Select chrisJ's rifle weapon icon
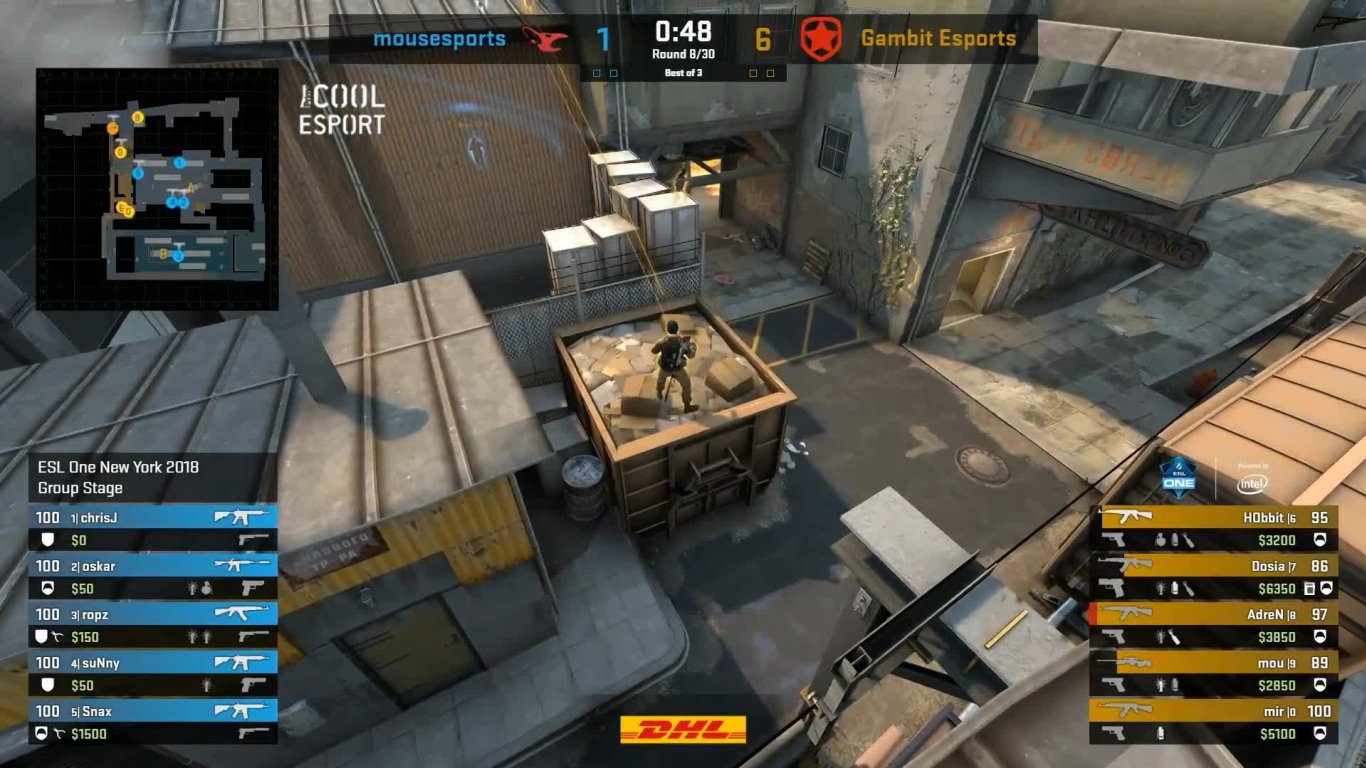This screenshot has height=768, width=1366. pyautogui.click(x=241, y=517)
